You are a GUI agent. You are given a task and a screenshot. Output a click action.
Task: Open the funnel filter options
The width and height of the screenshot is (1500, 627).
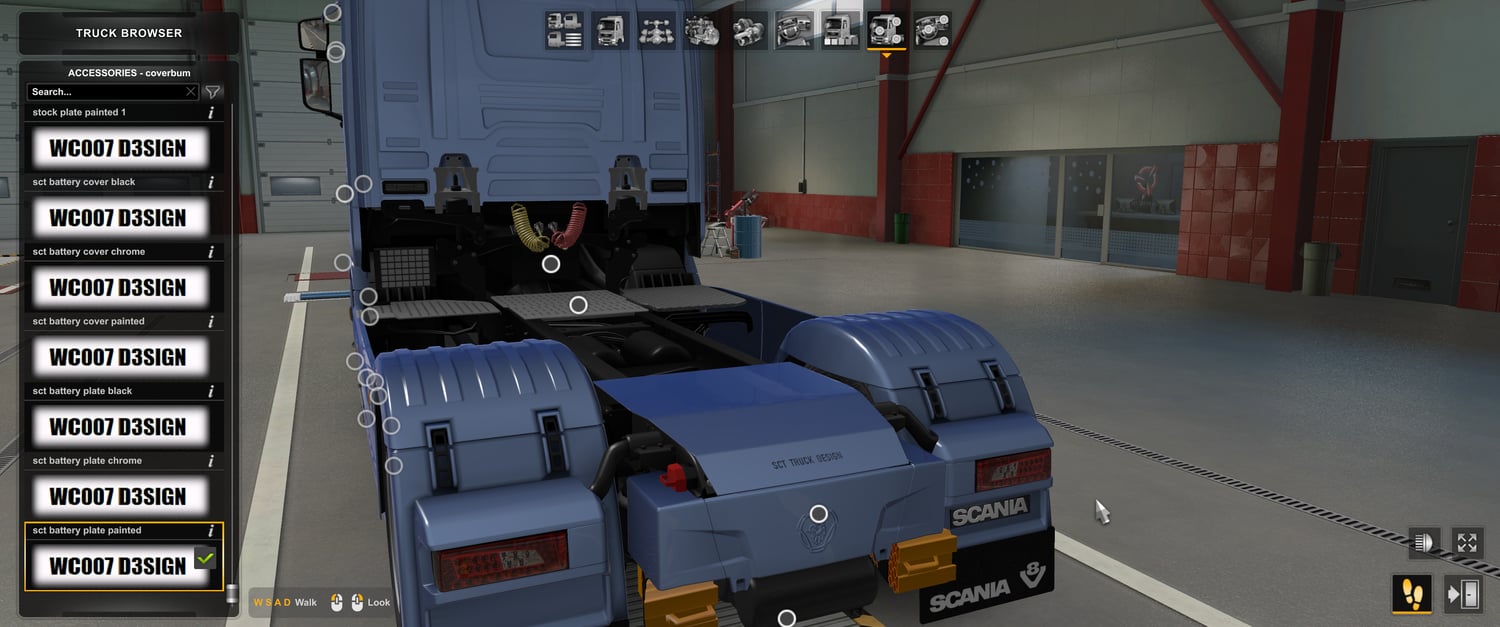coord(213,92)
